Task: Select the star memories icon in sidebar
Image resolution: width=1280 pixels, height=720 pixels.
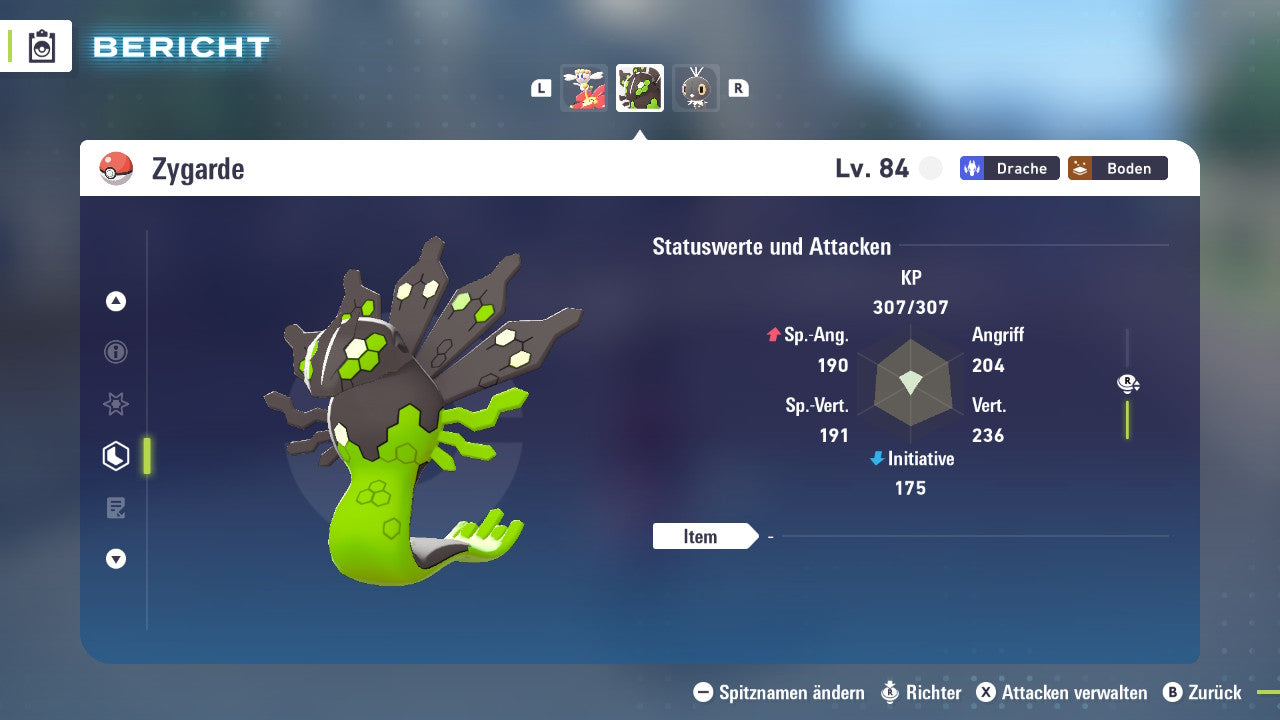Action: 115,404
